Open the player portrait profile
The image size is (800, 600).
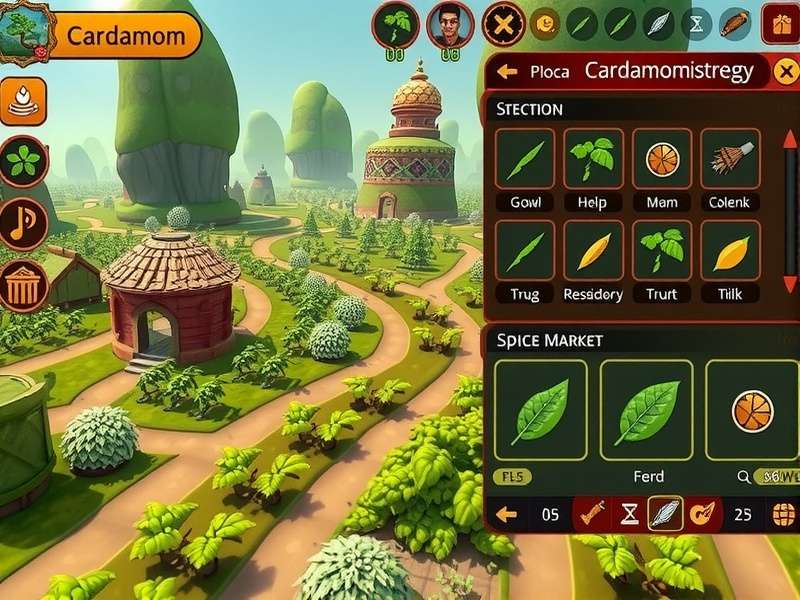click(x=450, y=24)
